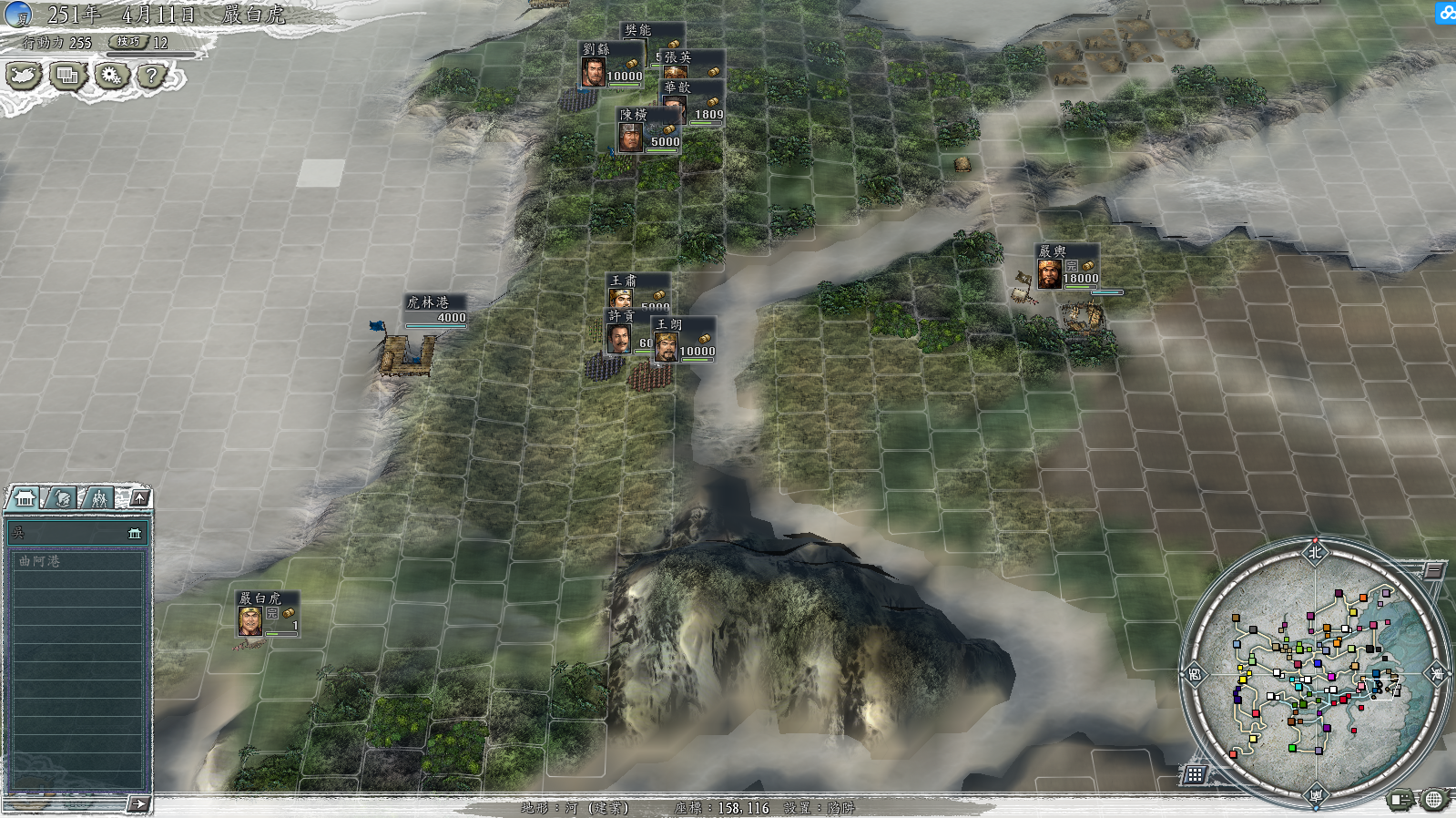Toggle the grid button beside the minimap
The width and height of the screenshot is (1456, 818).
tap(1195, 774)
